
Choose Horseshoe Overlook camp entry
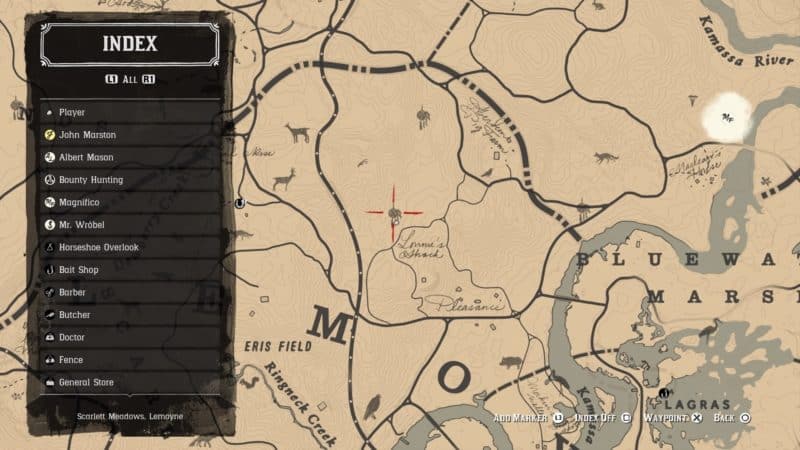point(130,247)
